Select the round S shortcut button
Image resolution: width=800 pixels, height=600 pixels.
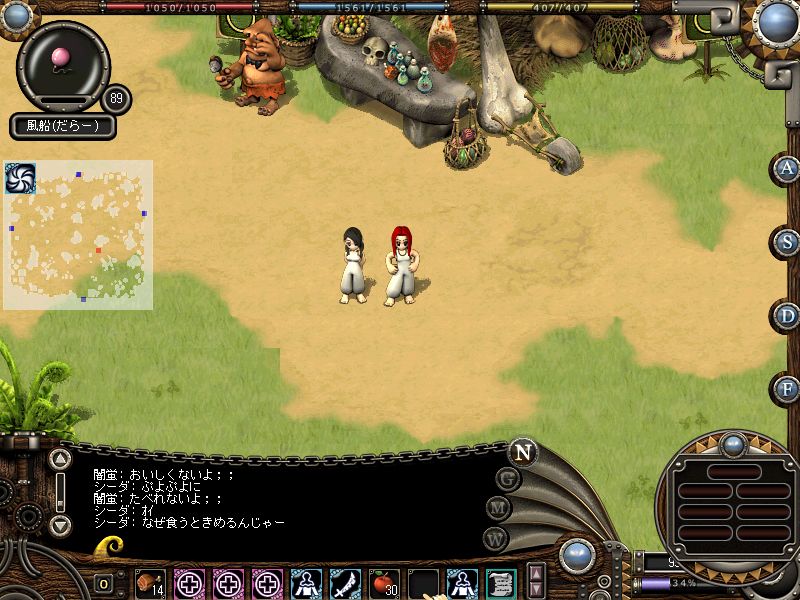(787, 242)
